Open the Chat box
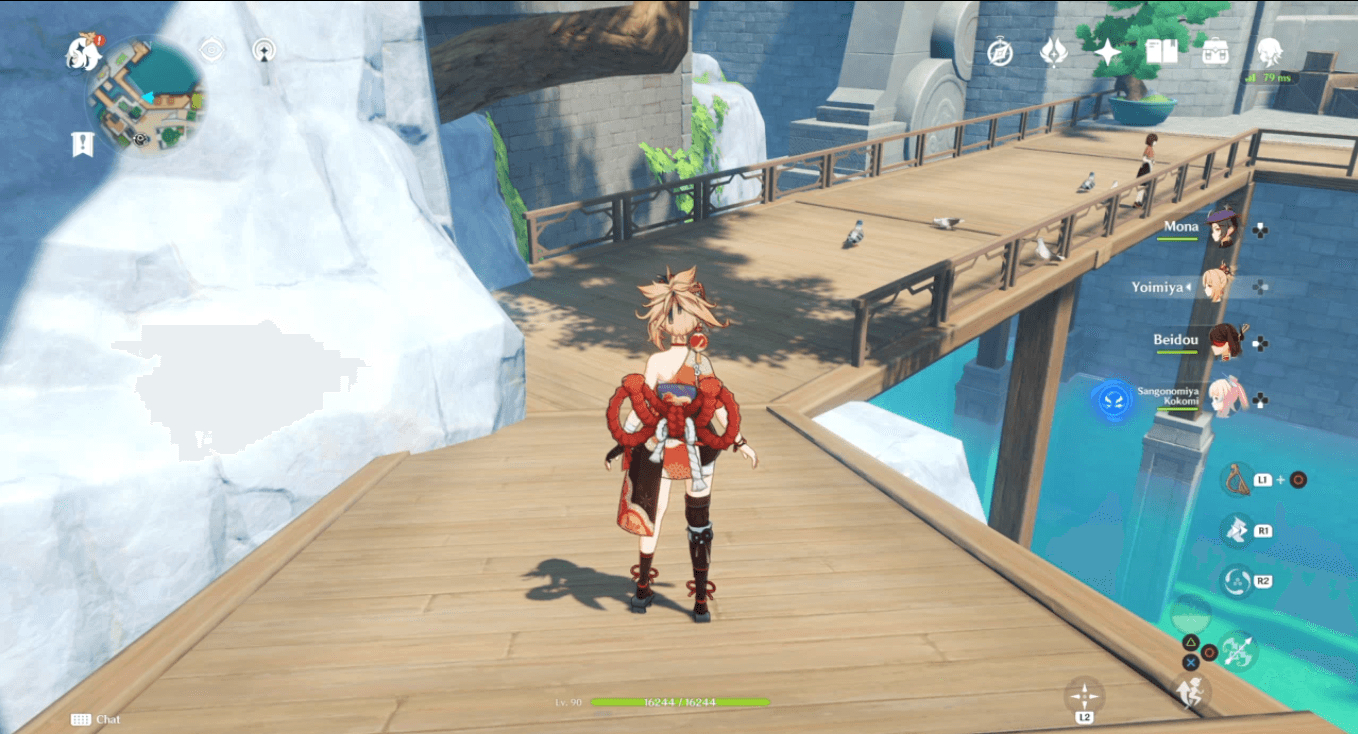 [96, 719]
